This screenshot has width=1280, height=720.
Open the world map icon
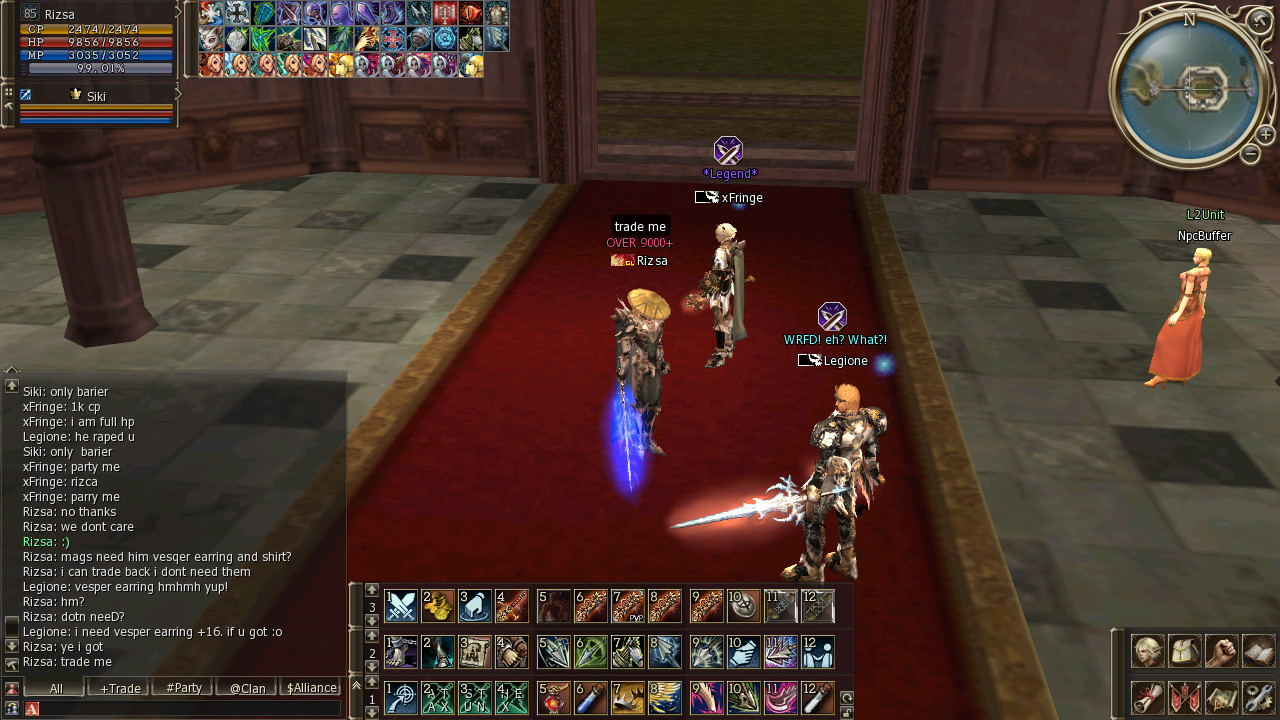[1221, 697]
